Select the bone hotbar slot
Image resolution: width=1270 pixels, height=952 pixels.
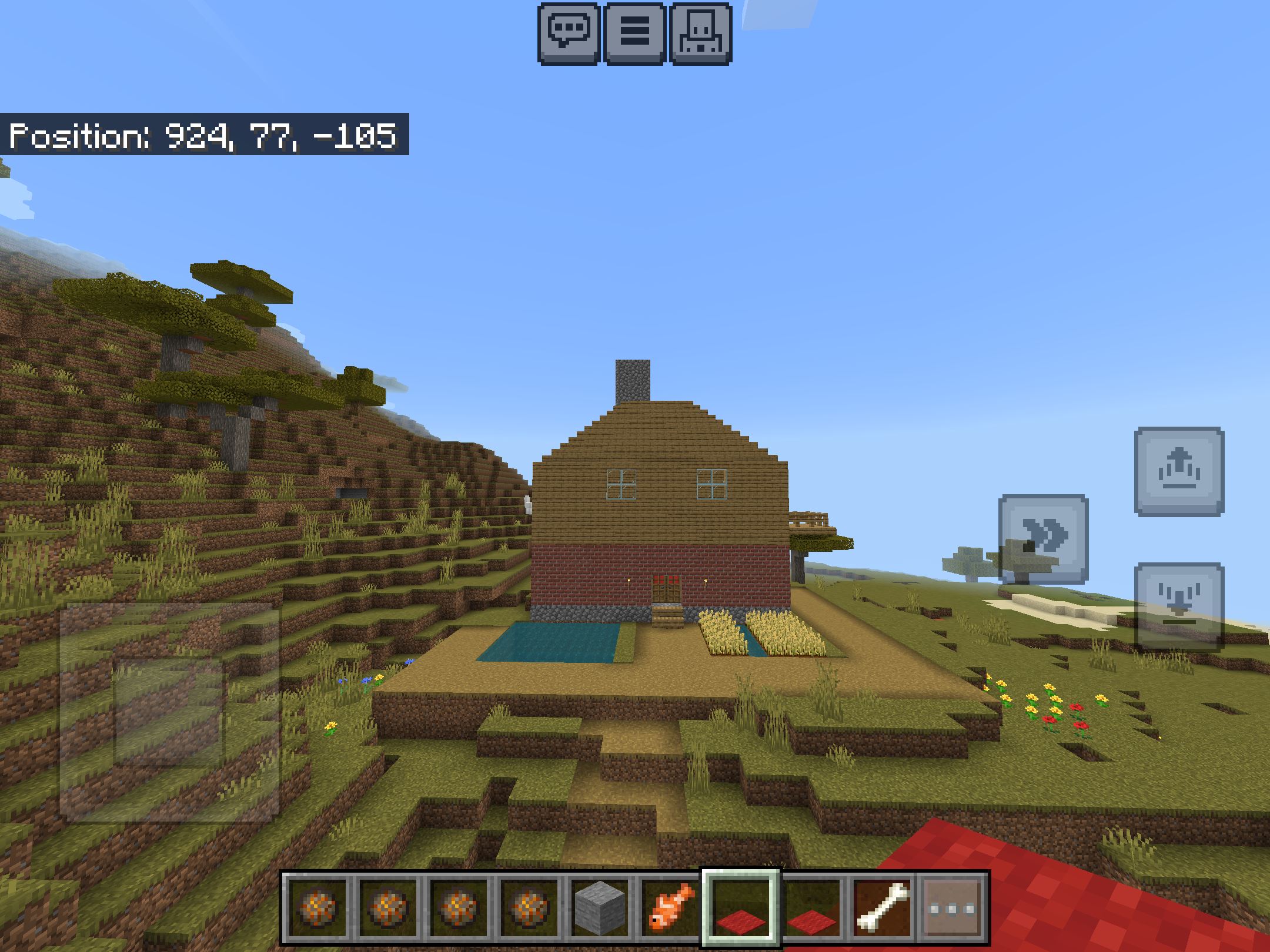click(882, 909)
